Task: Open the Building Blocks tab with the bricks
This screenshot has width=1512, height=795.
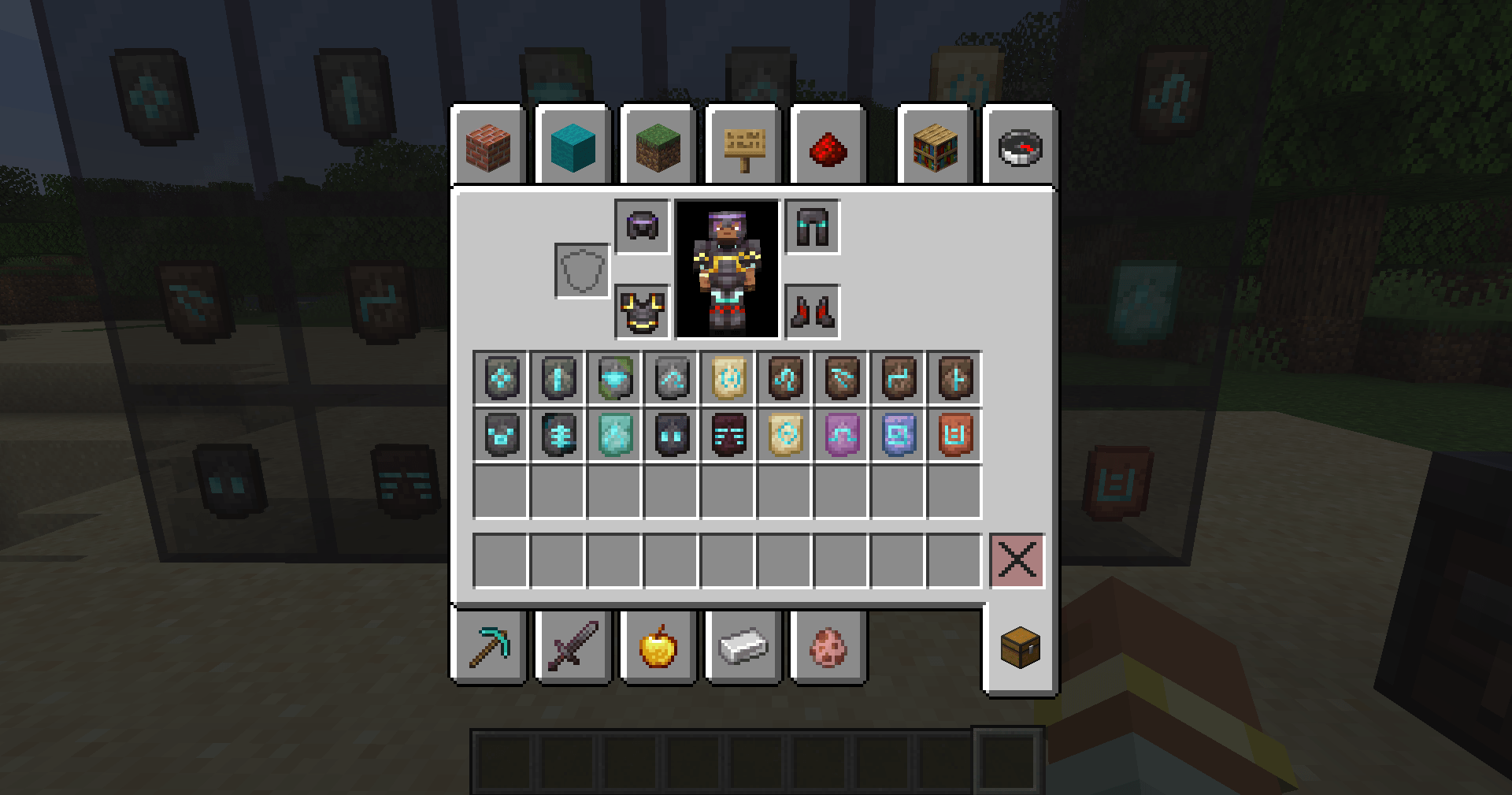Action: (487, 148)
